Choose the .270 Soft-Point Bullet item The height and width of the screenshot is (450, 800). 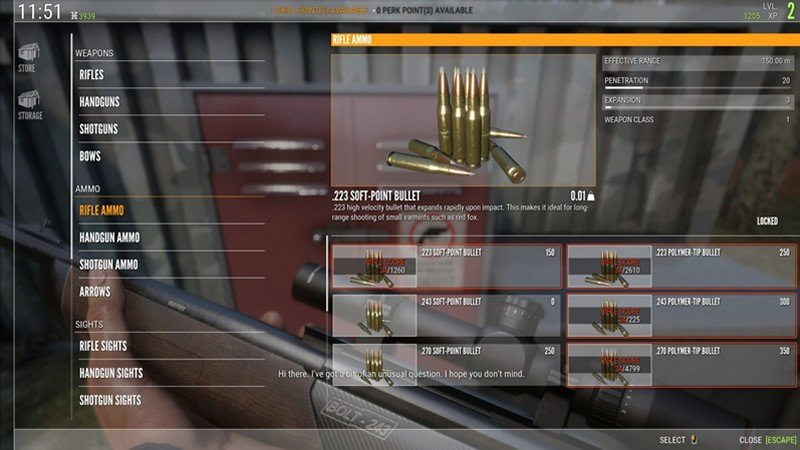[x=446, y=364]
